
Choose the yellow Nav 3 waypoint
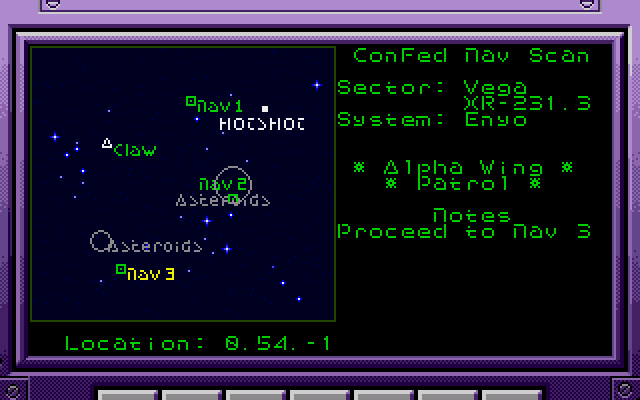click(x=121, y=269)
